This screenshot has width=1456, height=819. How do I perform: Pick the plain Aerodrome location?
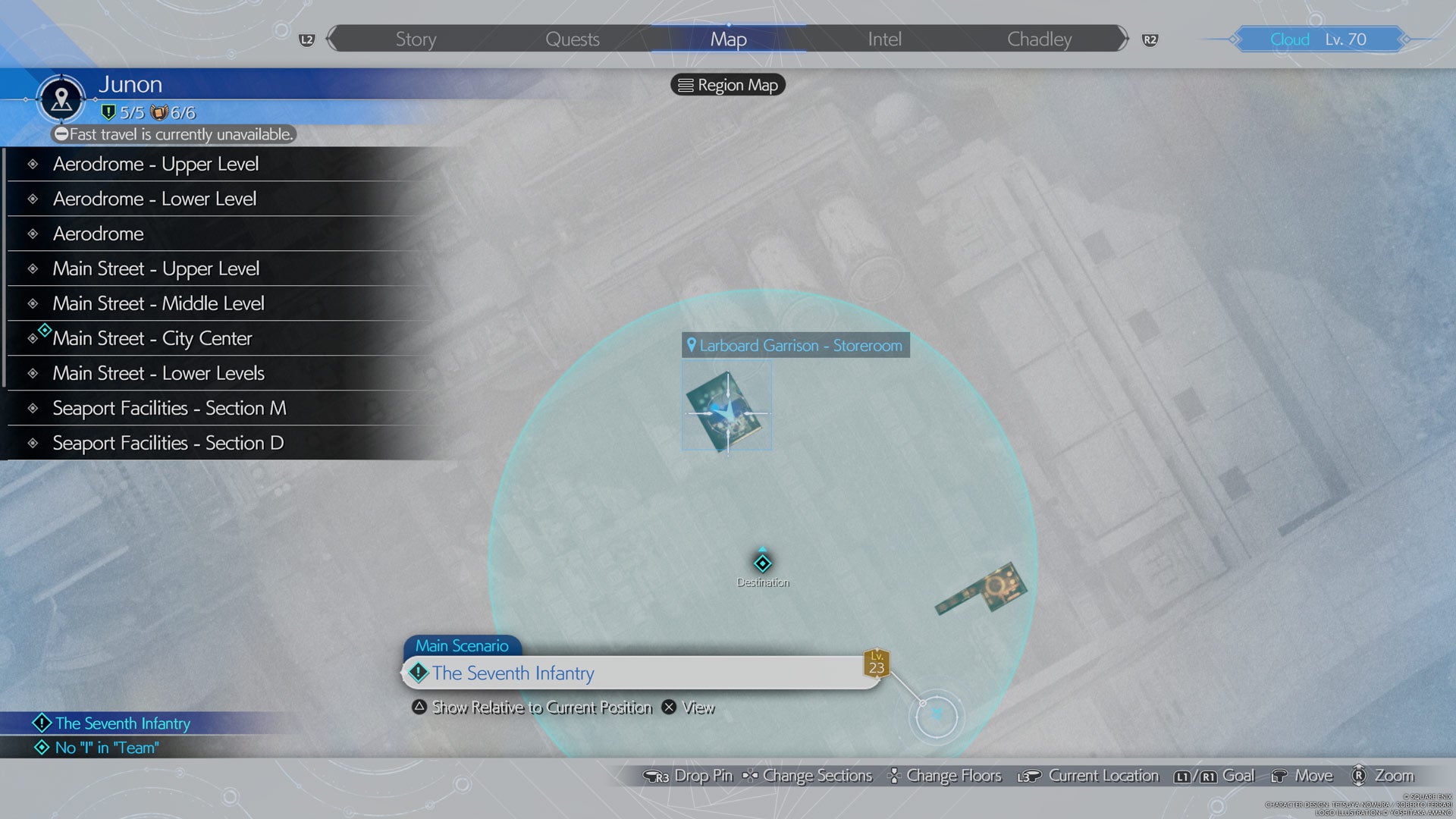[x=99, y=234]
